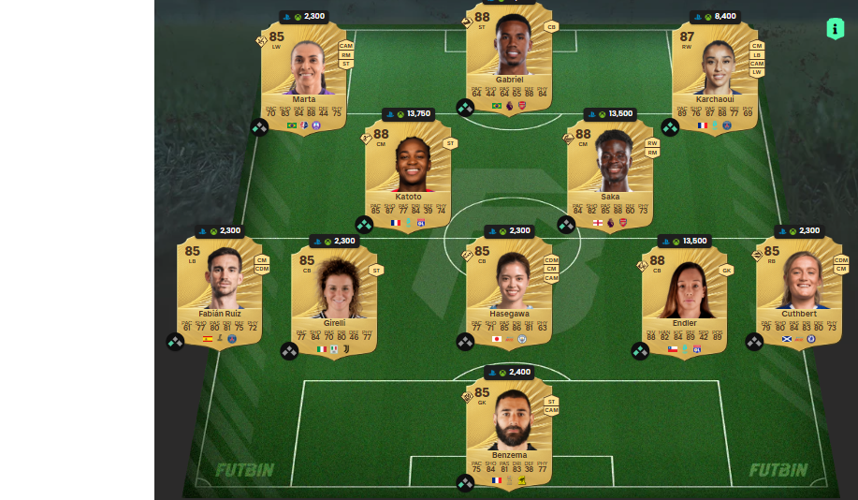The width and height of the screenshot is (858, 500).
Task: Click the chemistry icon beside Benzema's card
Action: pyautogui.click(x=465, y=484)
